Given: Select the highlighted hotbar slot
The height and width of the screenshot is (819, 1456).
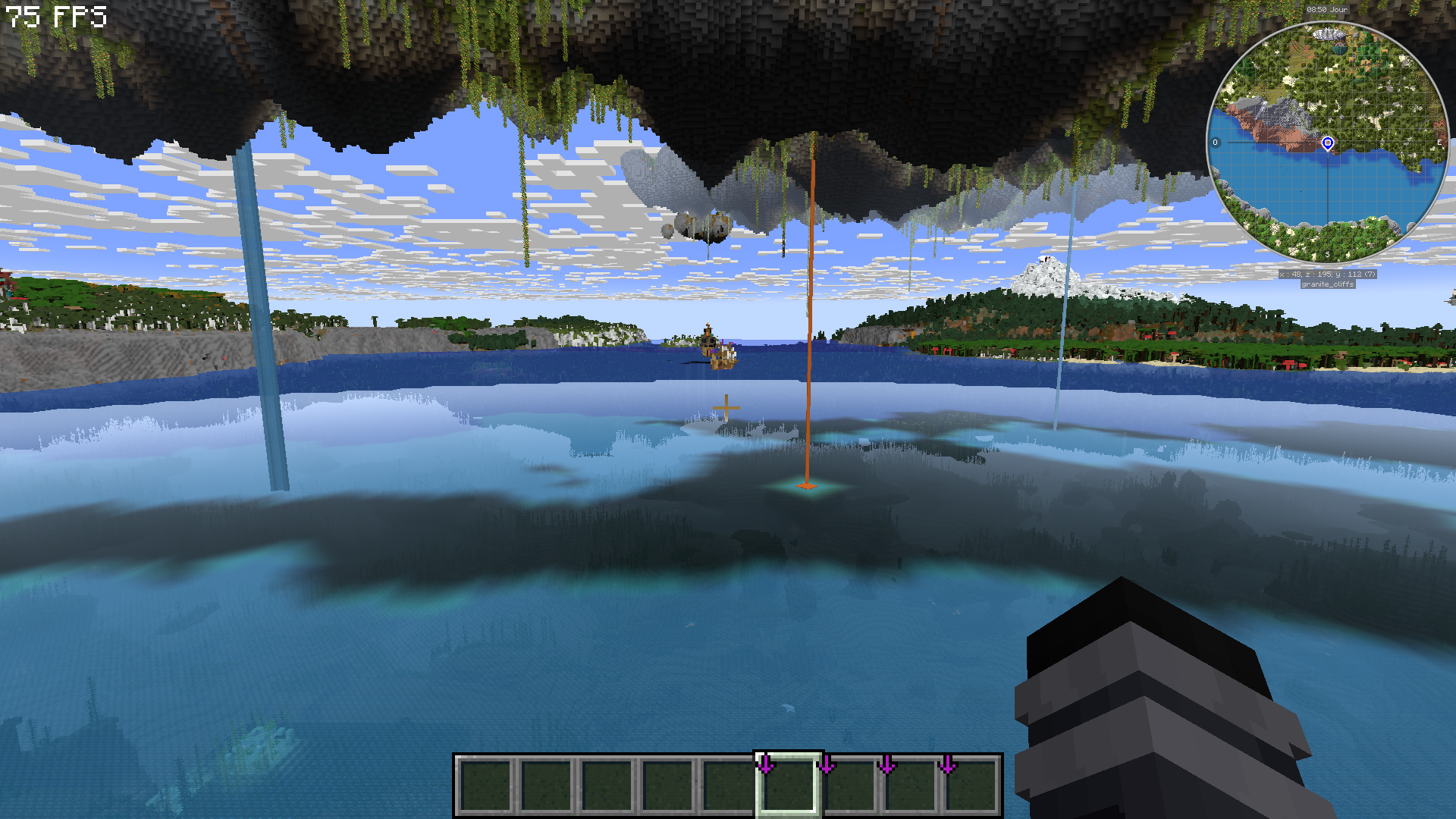Looking at the screenshot, I should (788, 785).
